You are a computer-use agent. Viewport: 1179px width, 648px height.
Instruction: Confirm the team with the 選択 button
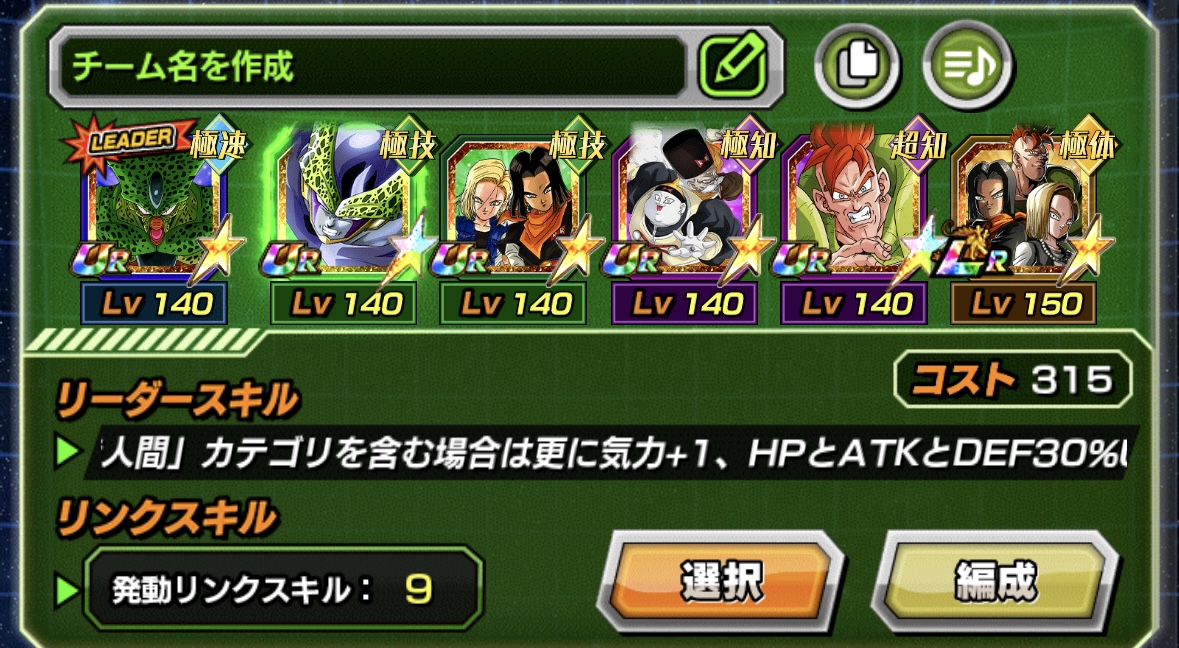[721, 581]
